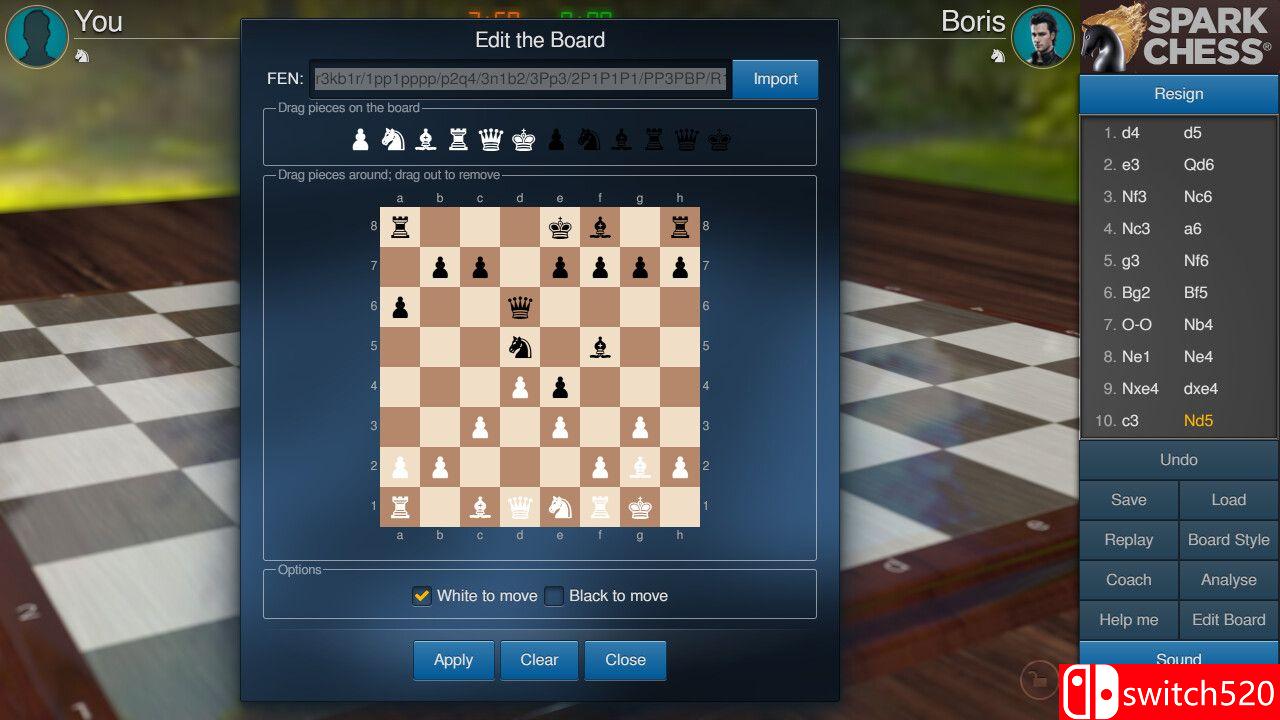Clear all pieces from the board
This screenshot has height=720, width=1280.
[539, 660]
